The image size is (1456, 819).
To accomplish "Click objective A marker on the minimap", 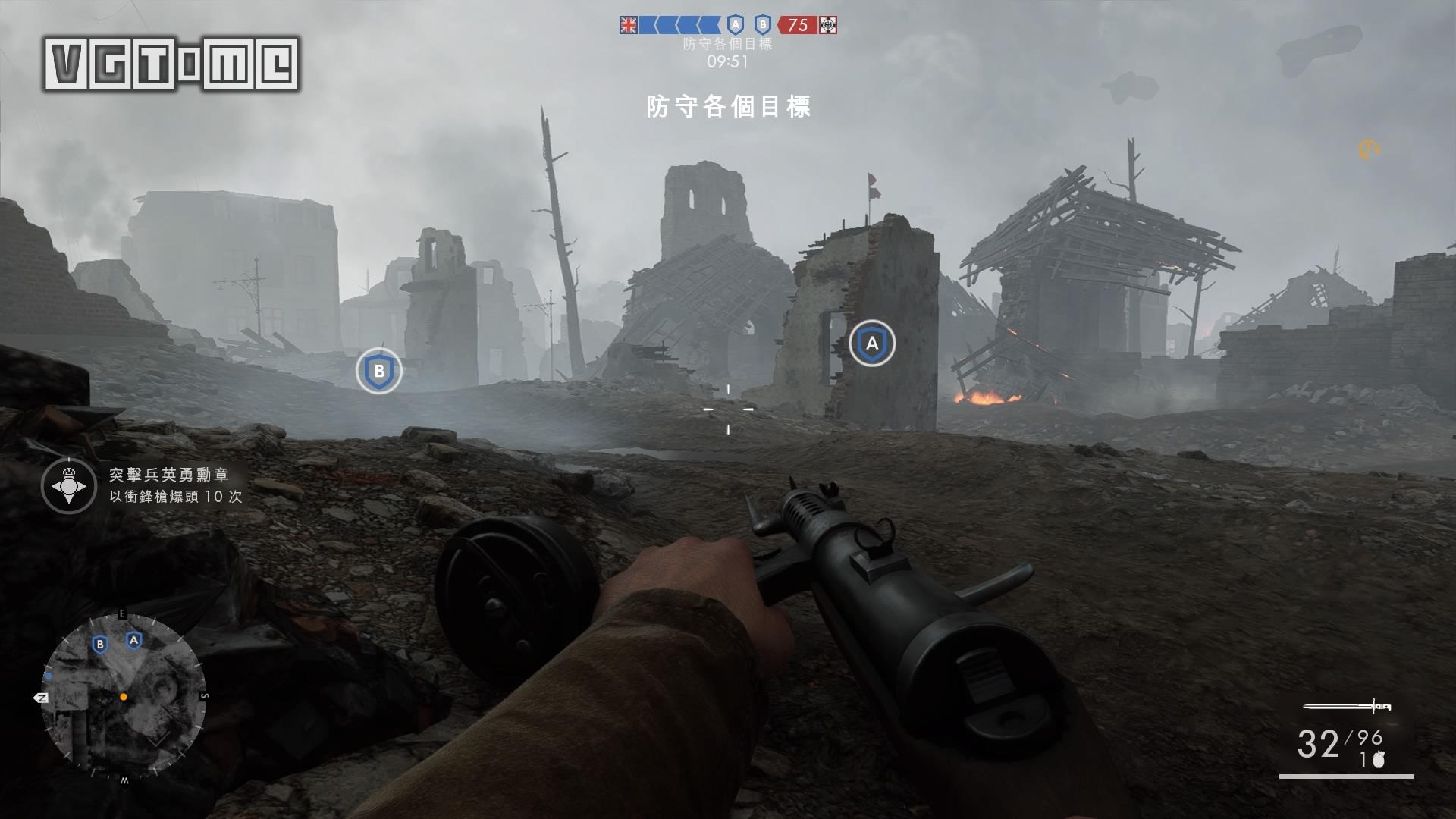I will coord(134,641).
